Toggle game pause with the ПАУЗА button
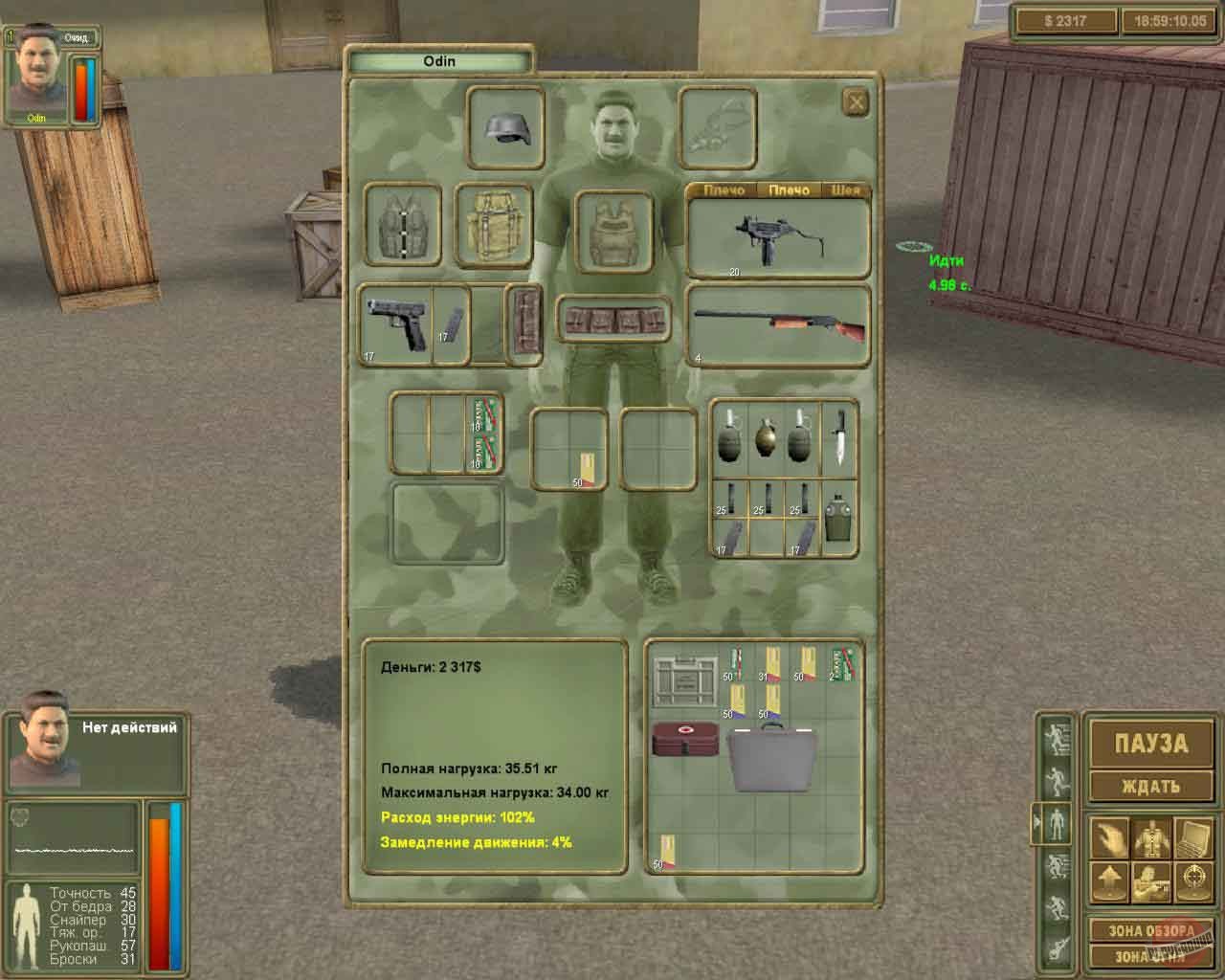Image resolution: width=1225 pixels, height=980 pixels. tap(1151, 742)
